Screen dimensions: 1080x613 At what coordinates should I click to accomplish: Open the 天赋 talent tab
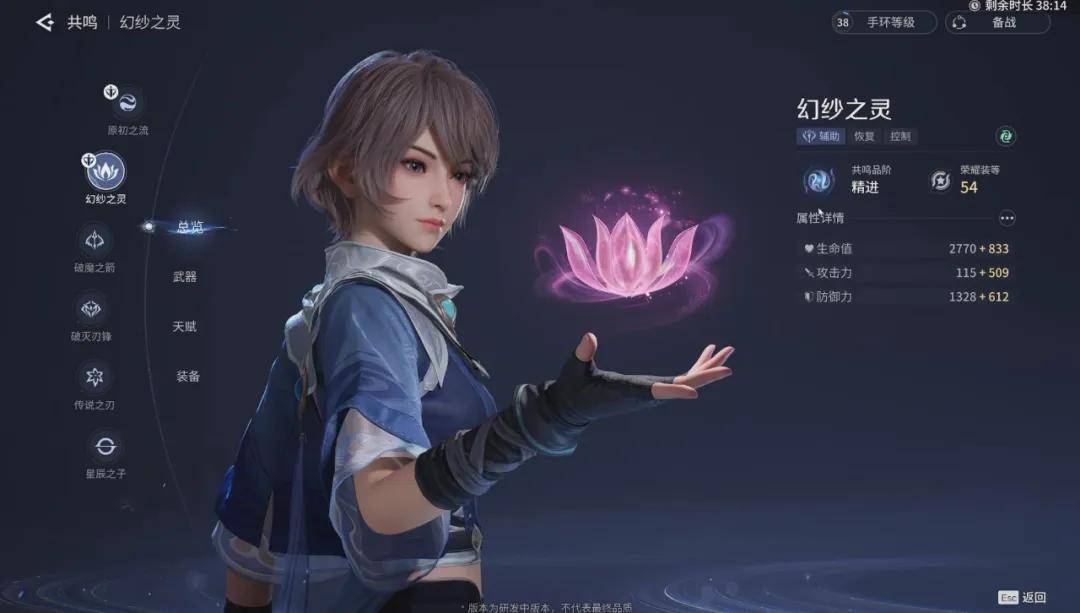pos(185,327)
